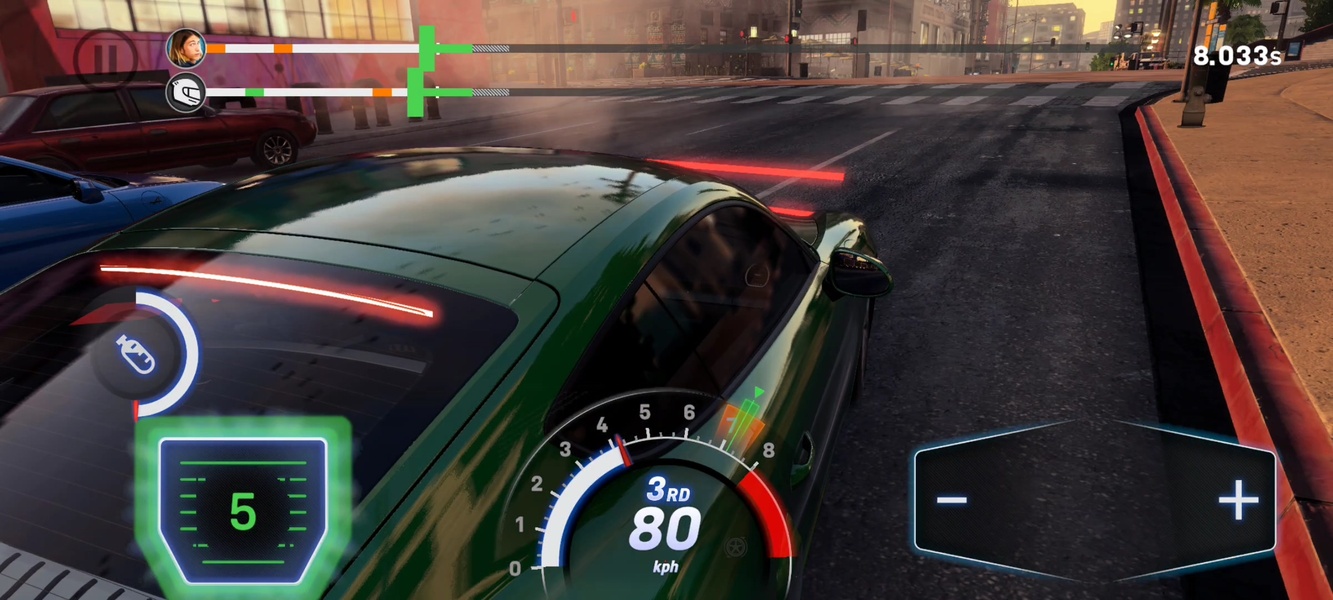Shift down with the minus paddle

click(x=953, y=500)
